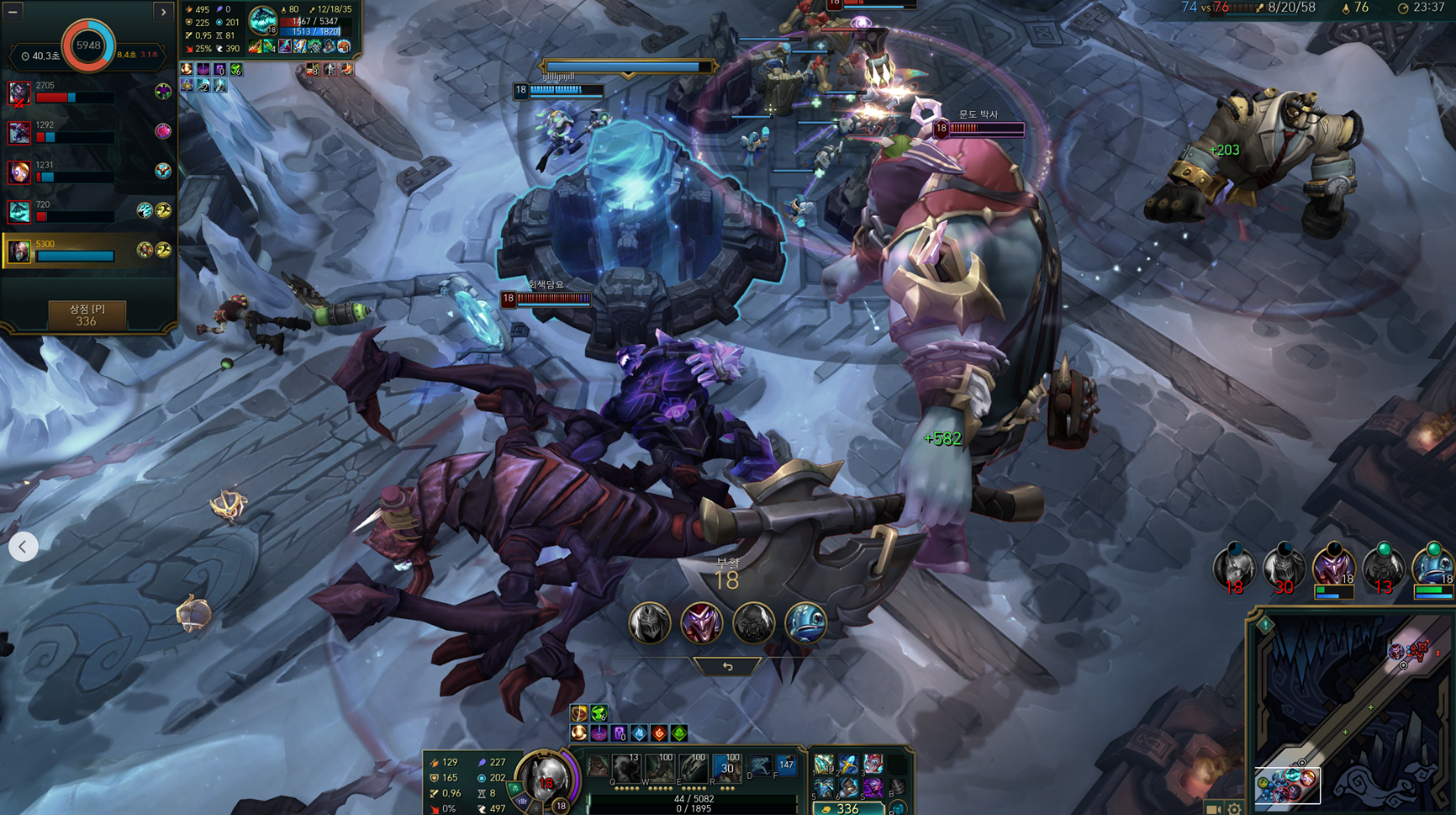Spectate the fish champion portrait in the revive bar

[x=805, y=623]
